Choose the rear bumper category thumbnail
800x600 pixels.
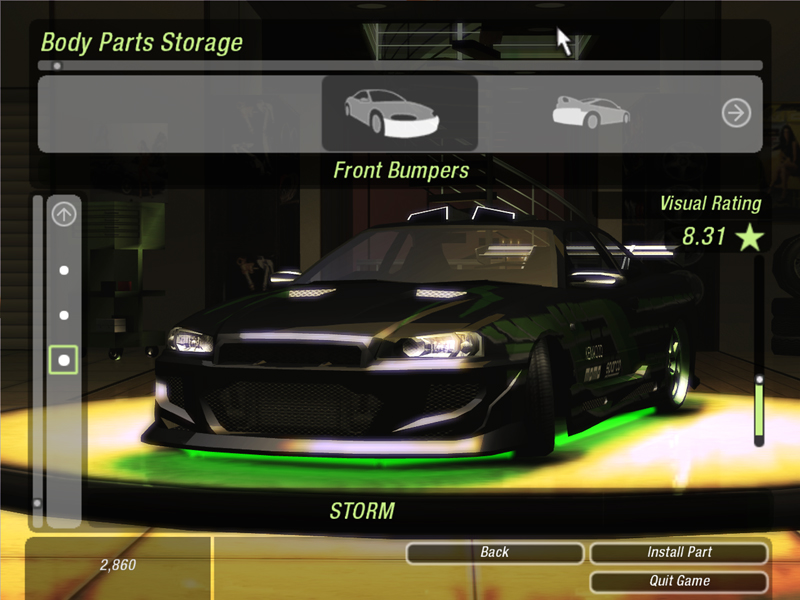point(590,112)
